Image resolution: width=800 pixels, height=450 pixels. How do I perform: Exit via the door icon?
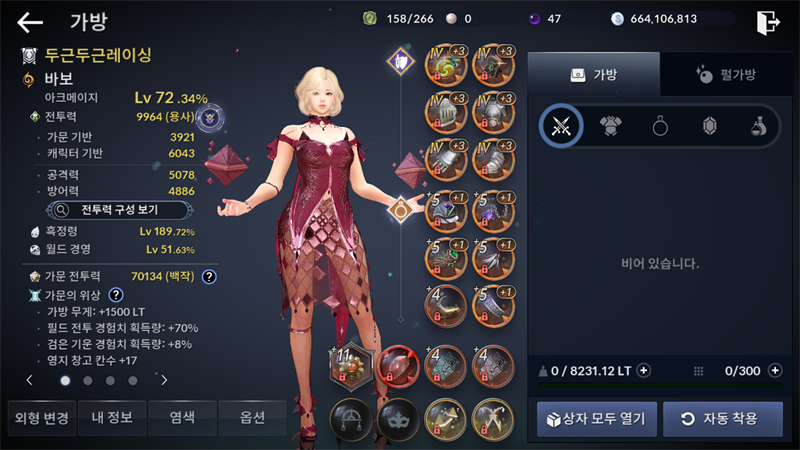(x=768, y=21)
